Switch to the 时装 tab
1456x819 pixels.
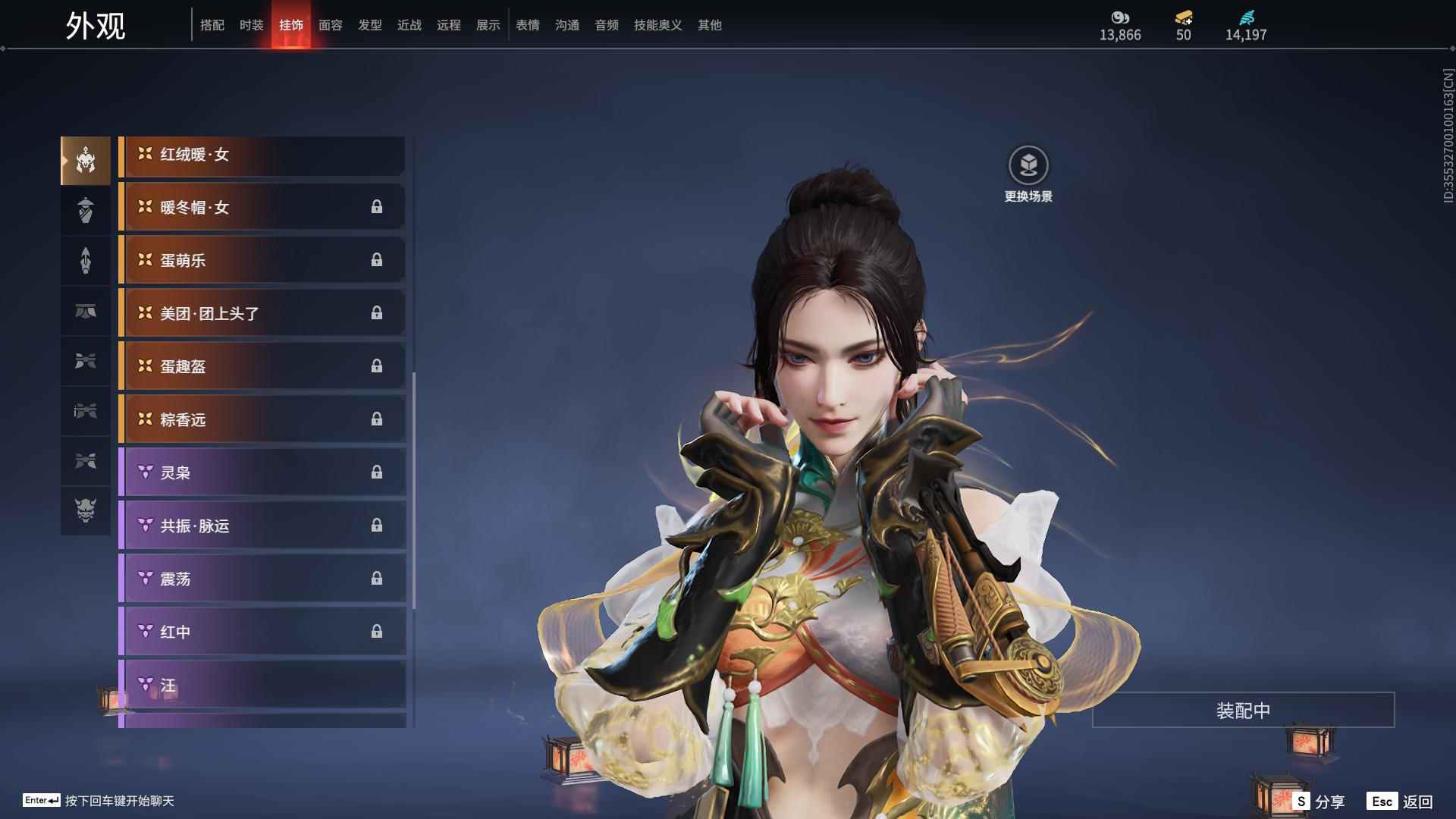point(251,24)
